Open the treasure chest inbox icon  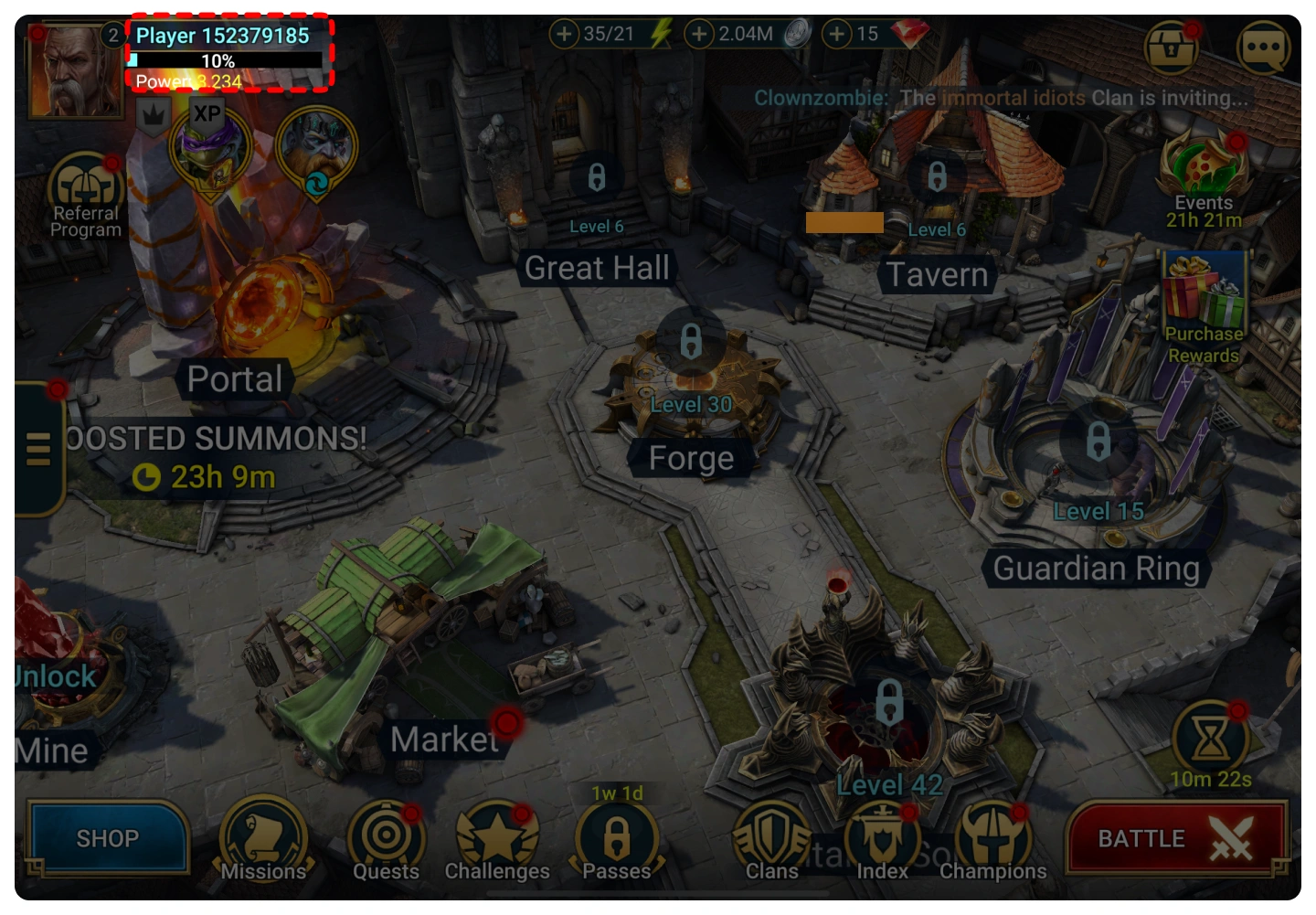pos(1171,47)
